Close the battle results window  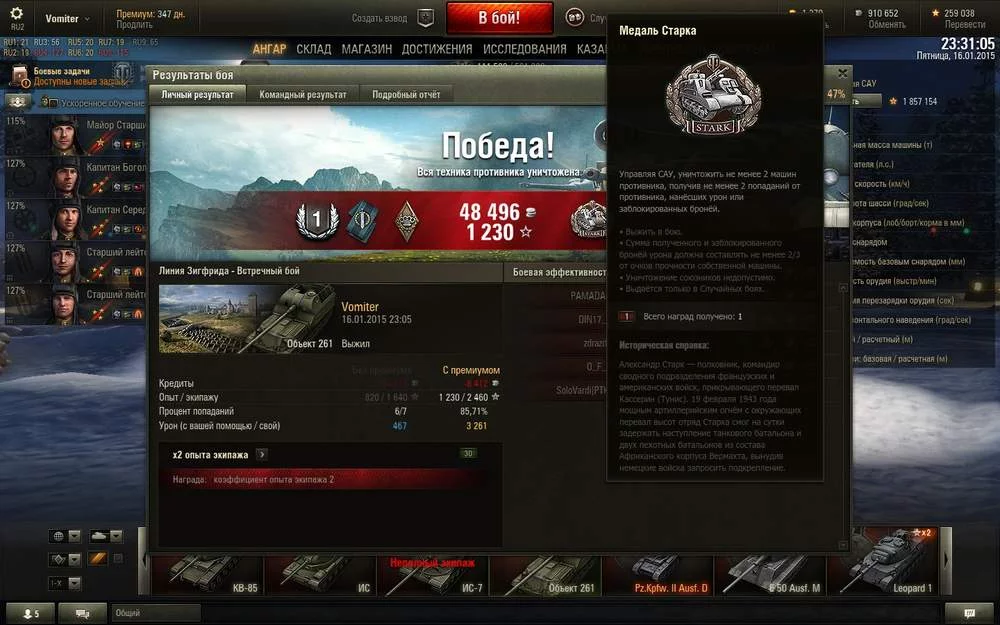[x=842, y=74]
